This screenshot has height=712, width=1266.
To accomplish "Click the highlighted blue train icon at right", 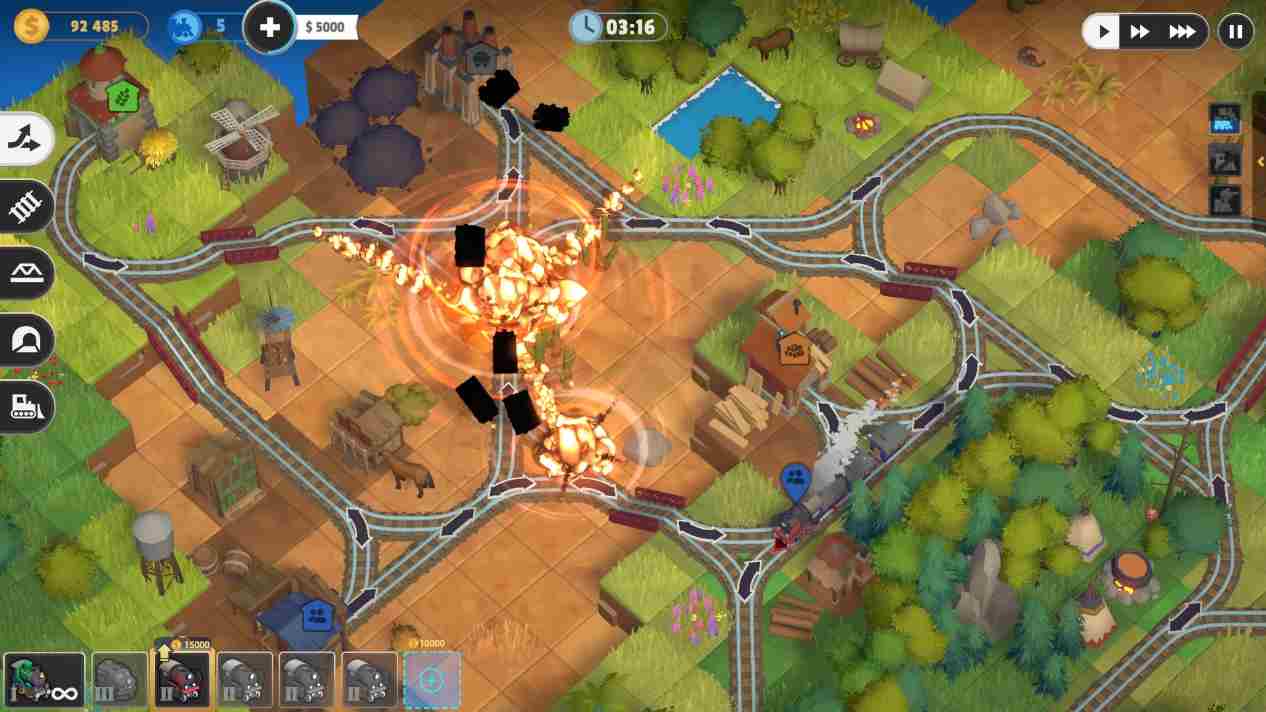I will pos(1225,119).
